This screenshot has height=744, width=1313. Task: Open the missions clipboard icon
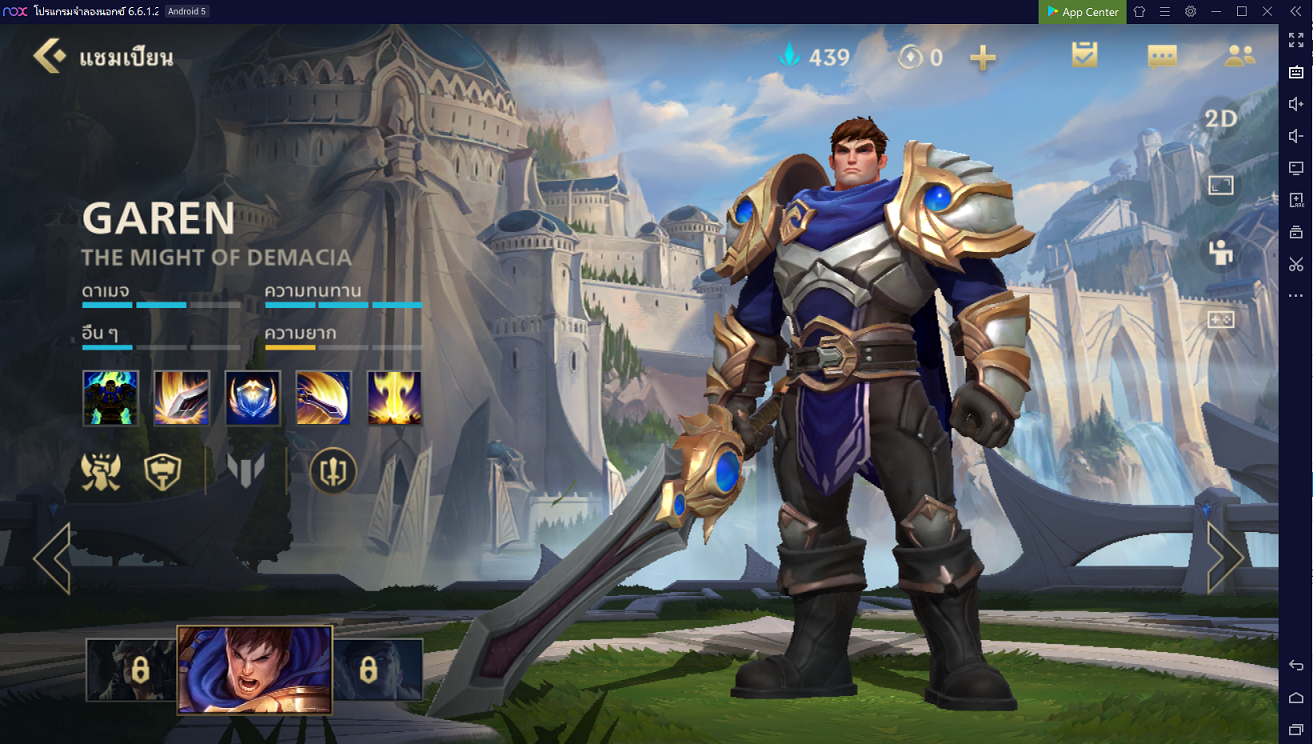1084,55
